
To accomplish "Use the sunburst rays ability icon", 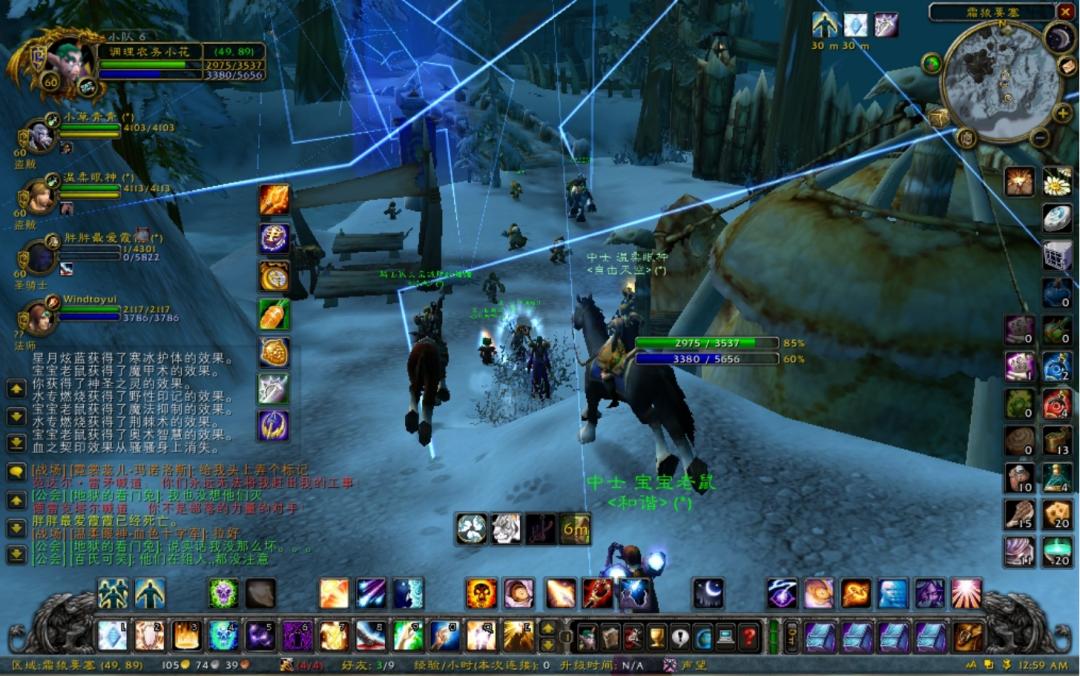I will tap(966, 594).
